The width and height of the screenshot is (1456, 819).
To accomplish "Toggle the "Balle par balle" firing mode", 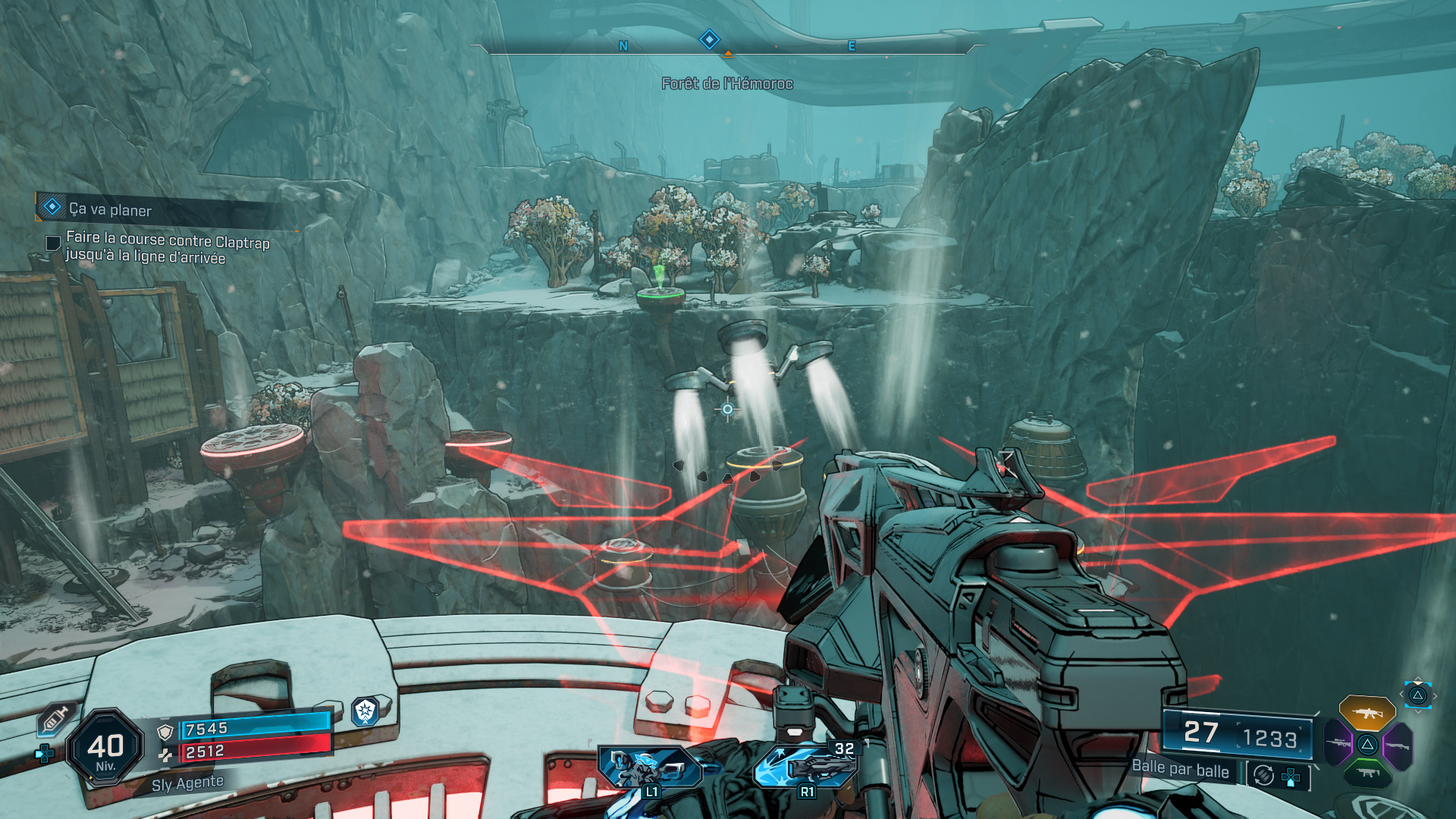I will coord(1180,769).
